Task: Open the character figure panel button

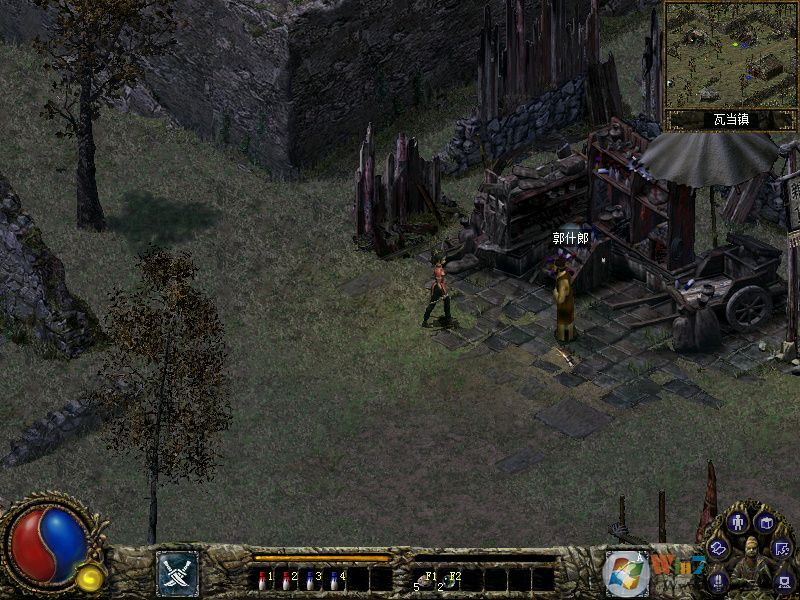Action: [739, 522]
